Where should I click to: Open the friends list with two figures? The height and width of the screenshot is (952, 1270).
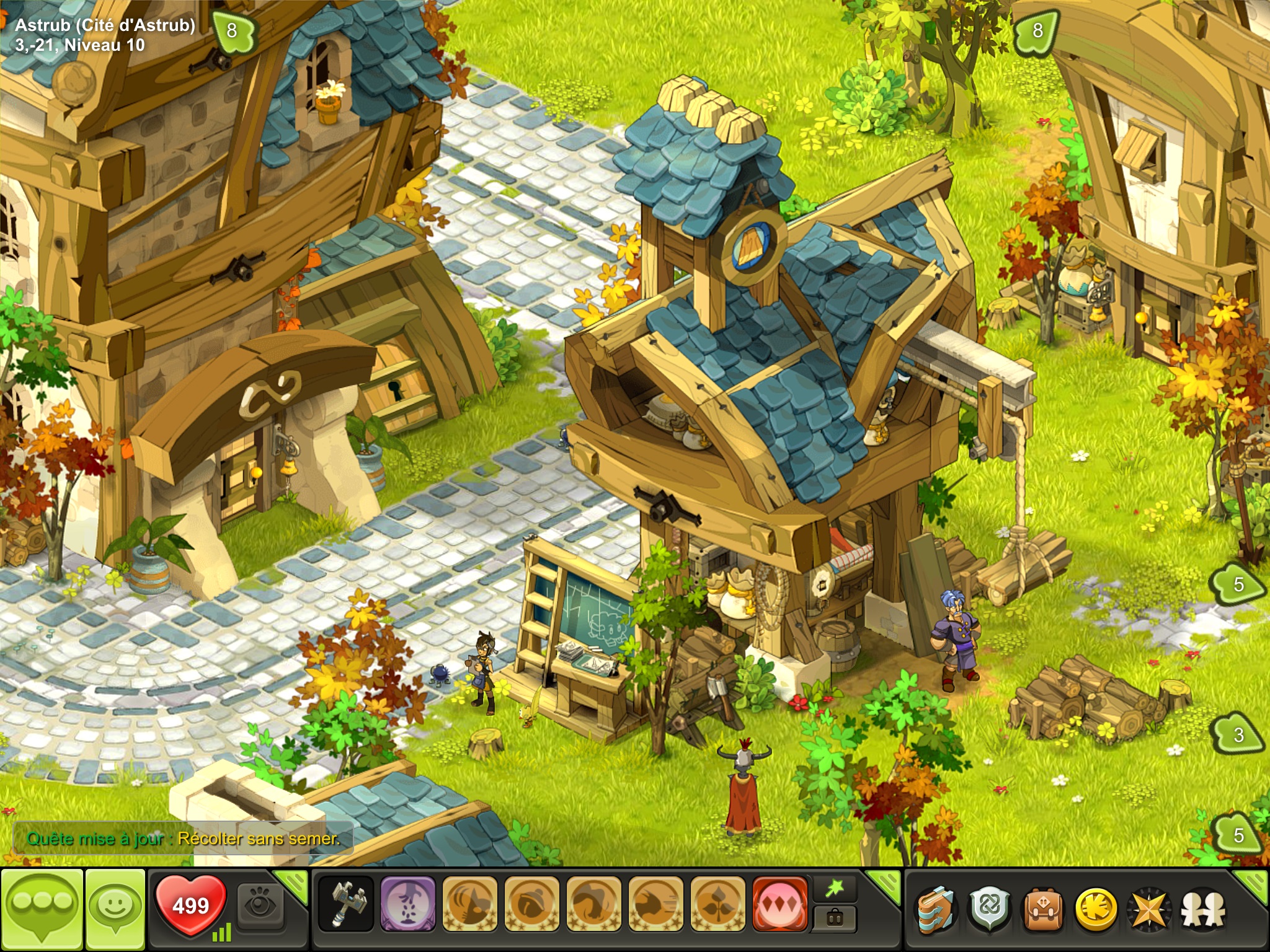coord(1202,909)
